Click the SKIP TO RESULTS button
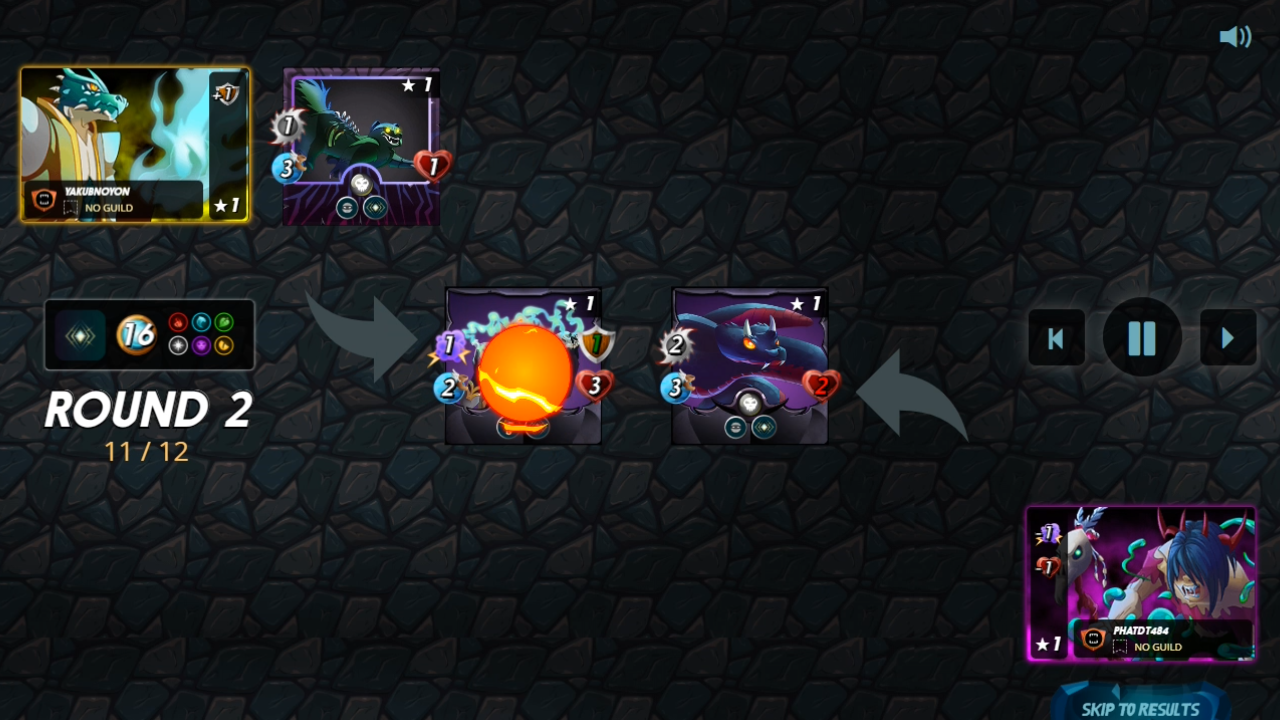The width and height of the screenshot is (1280, 720). pyautogui.click(x=1140, y=706)
